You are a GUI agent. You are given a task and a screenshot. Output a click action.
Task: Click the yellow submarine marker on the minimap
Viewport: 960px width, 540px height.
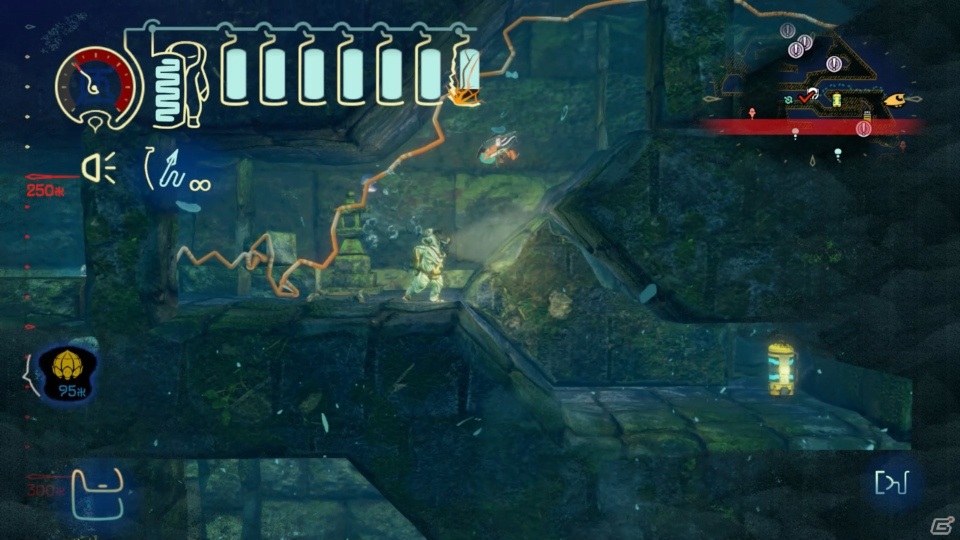(901, 100)
